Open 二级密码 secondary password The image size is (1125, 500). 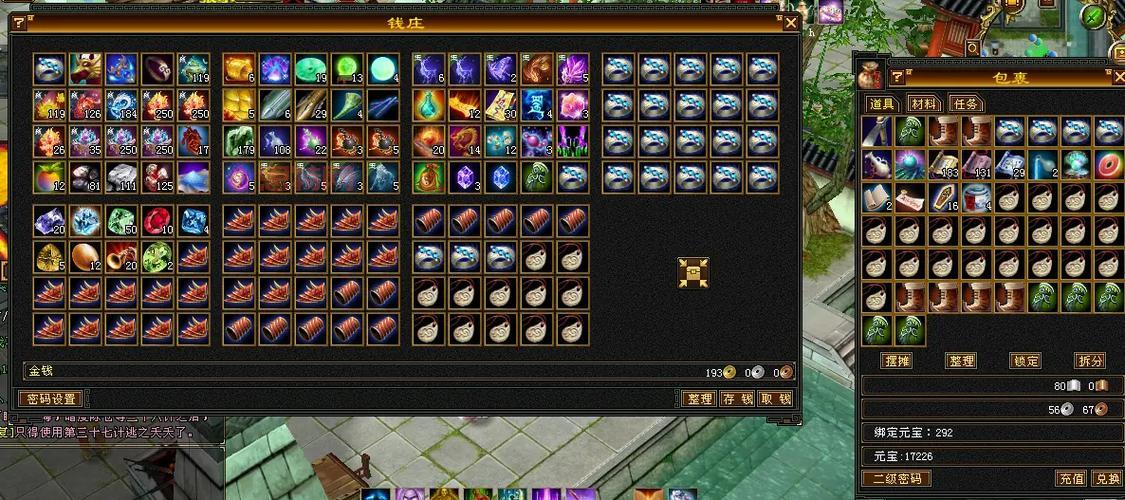(x=896, y=479)
